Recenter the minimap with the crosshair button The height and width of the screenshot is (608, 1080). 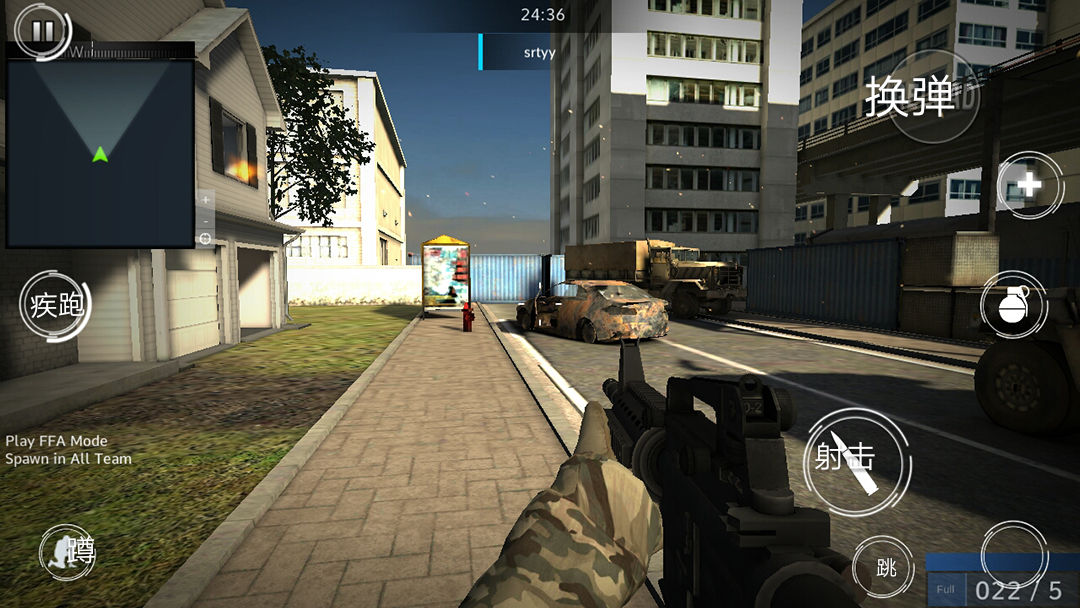click(x=205, y=238)
